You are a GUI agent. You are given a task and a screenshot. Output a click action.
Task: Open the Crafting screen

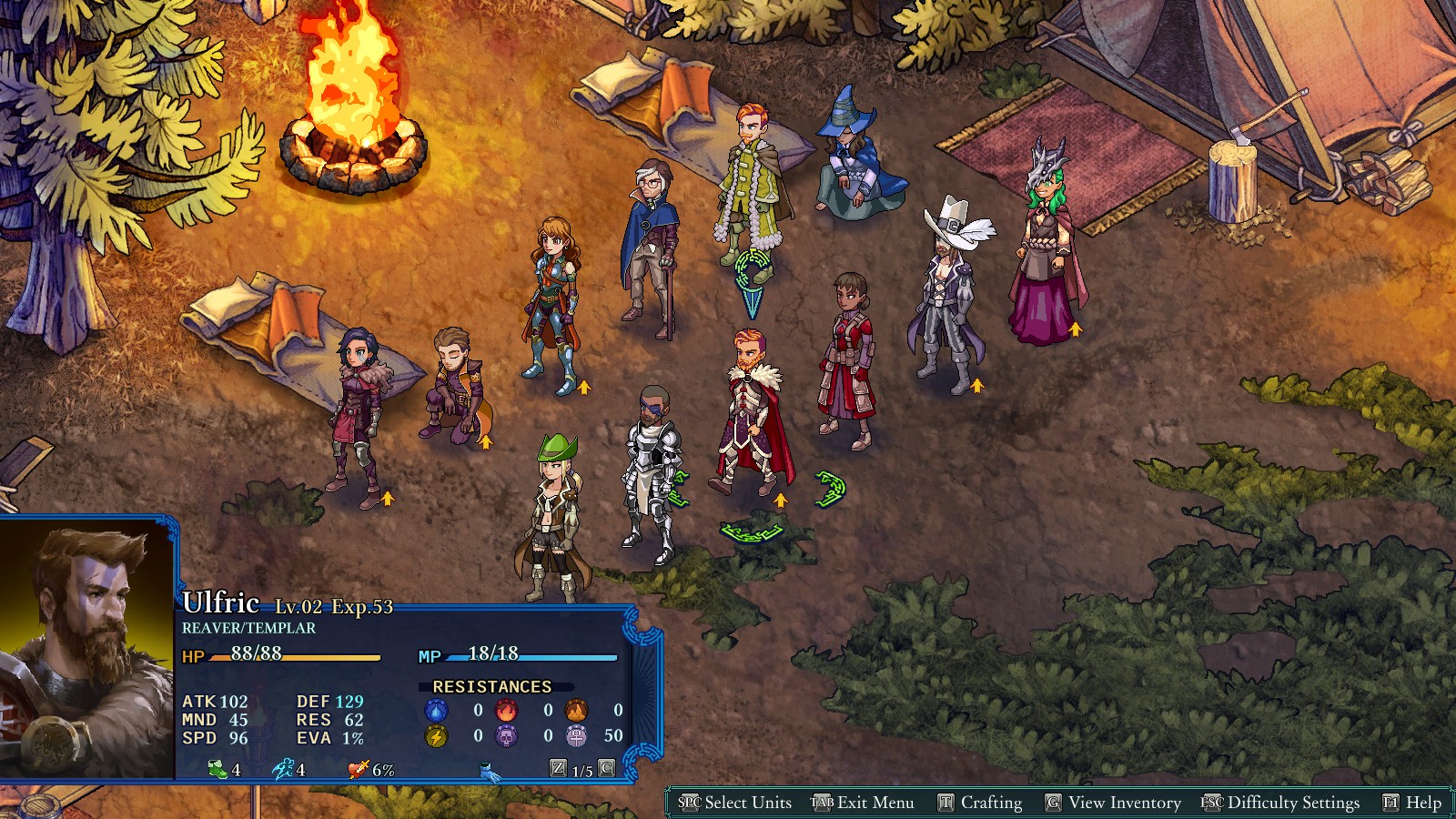[981, 803]
